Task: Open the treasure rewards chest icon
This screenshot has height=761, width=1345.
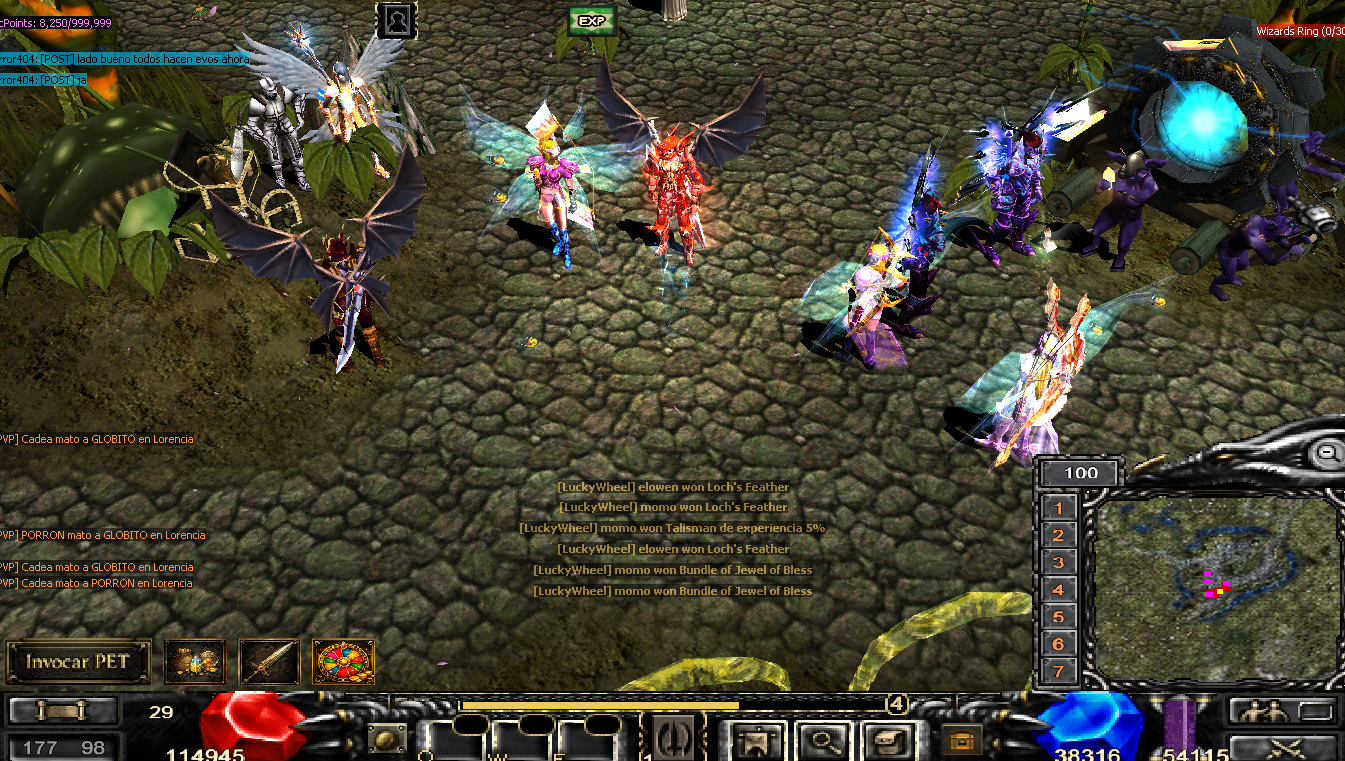Action: click(194, 659)
